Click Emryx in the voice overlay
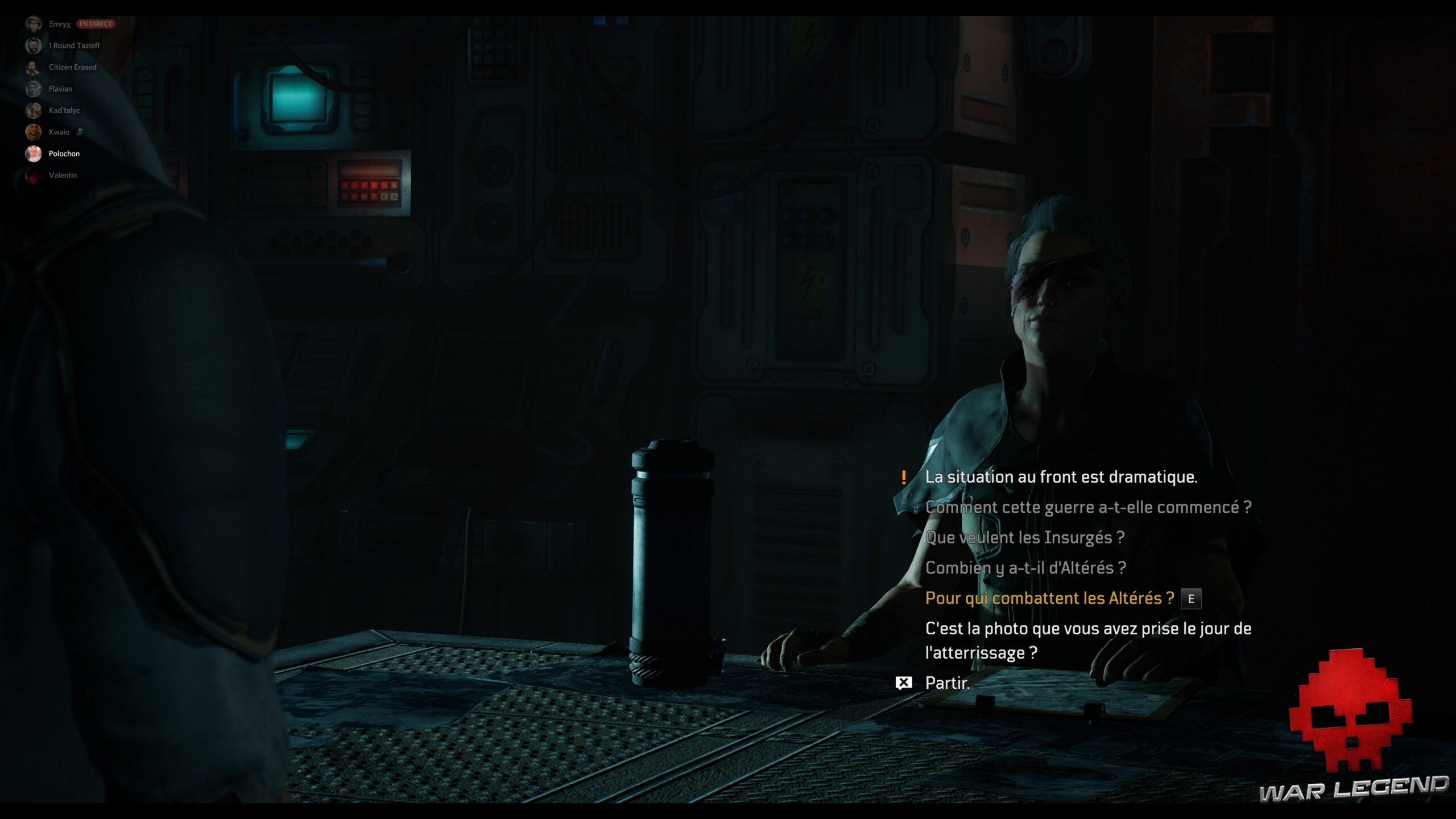The width and height of the screenshot is (1456, 819). click(x=59, y=24)
